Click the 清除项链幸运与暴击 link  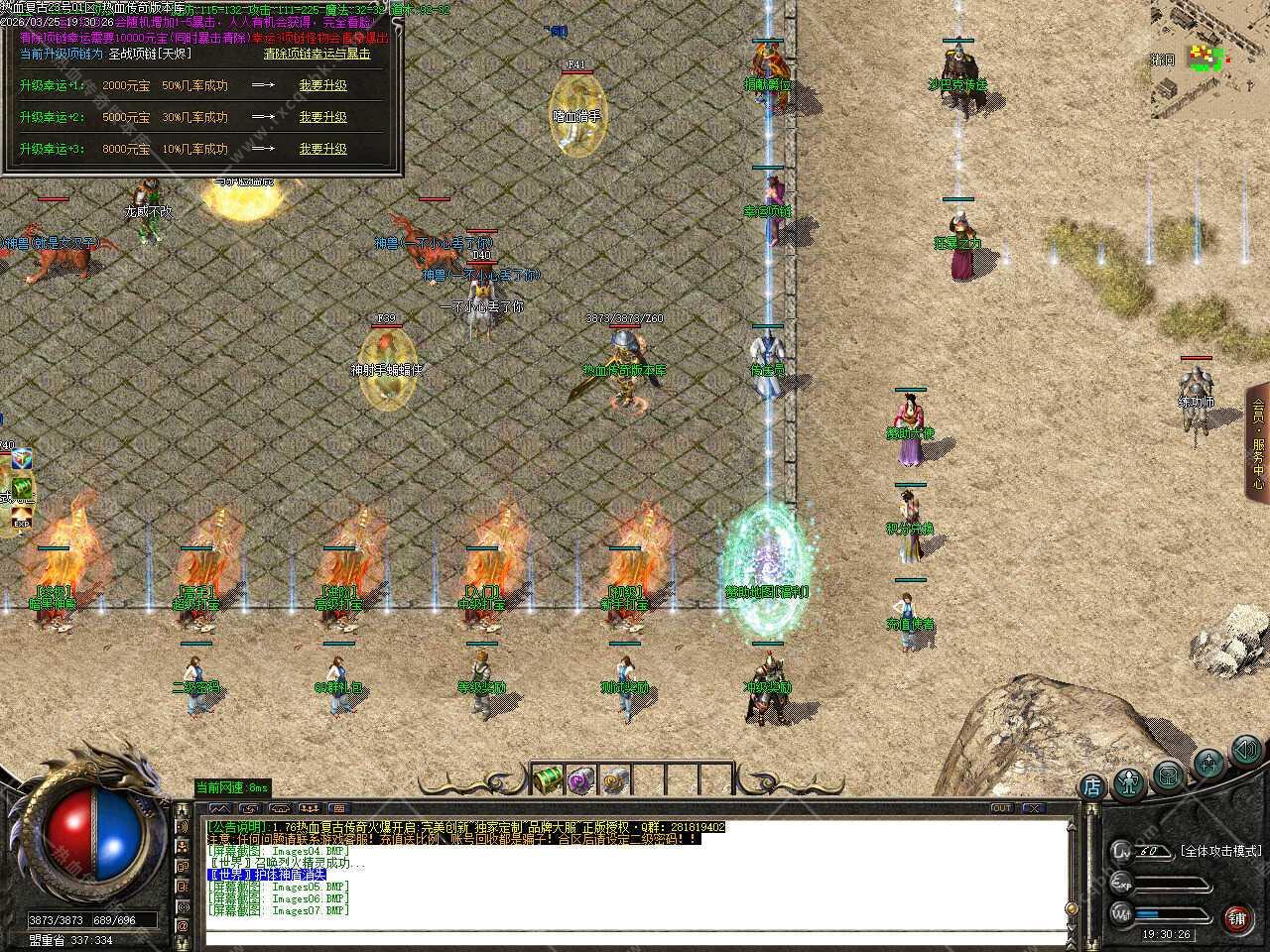click(x=317, y=55)
